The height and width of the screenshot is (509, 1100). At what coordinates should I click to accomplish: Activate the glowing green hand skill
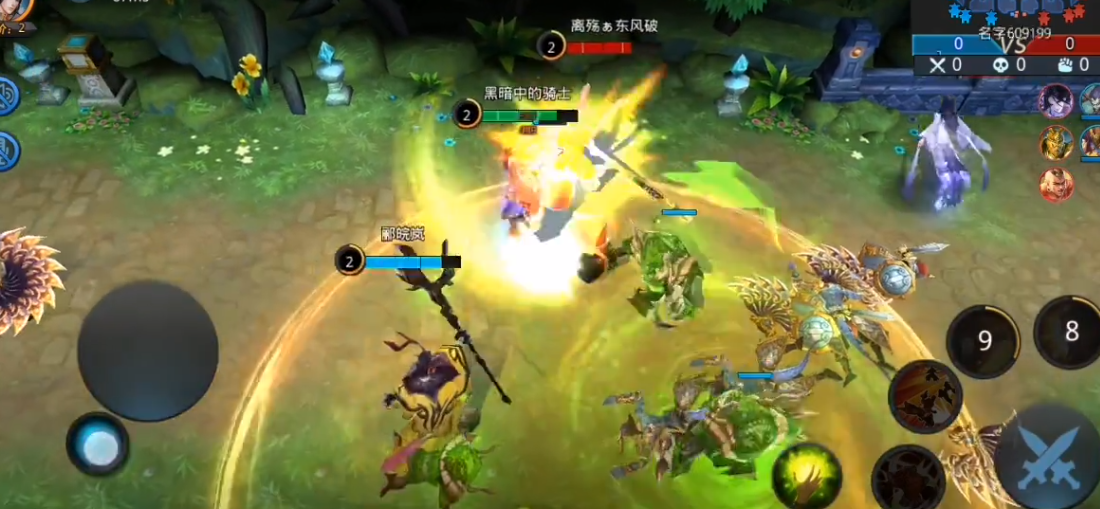805,473
